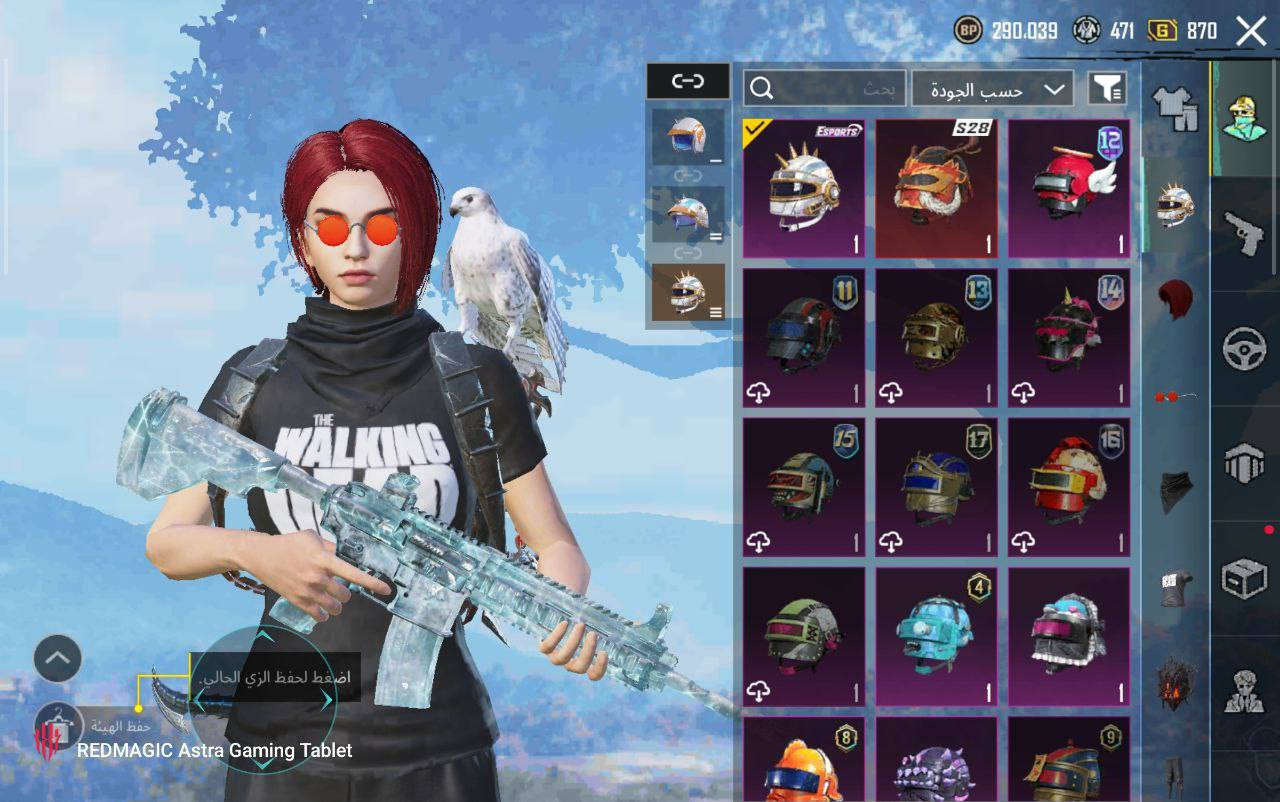Pick the helmet with badge 11
The image size is (1280, 802).
(x=804, y=338)
